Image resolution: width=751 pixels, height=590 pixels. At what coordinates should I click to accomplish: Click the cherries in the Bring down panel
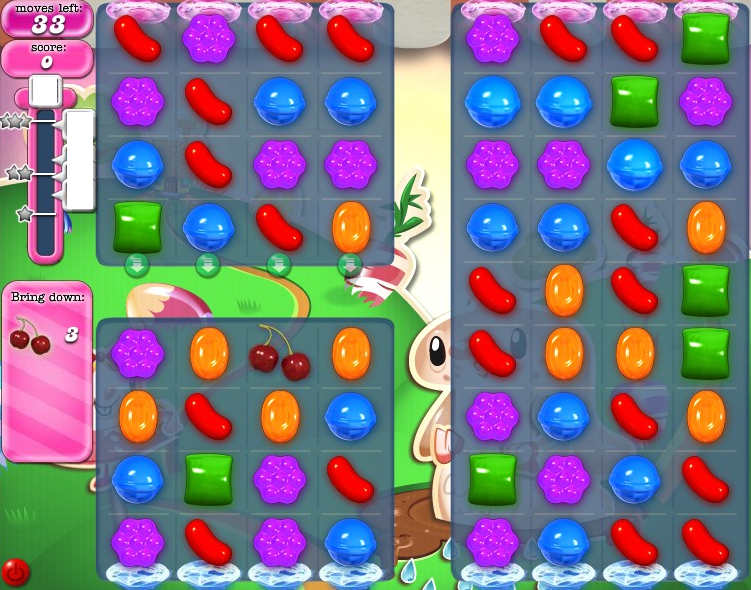(x=29, y=336)
